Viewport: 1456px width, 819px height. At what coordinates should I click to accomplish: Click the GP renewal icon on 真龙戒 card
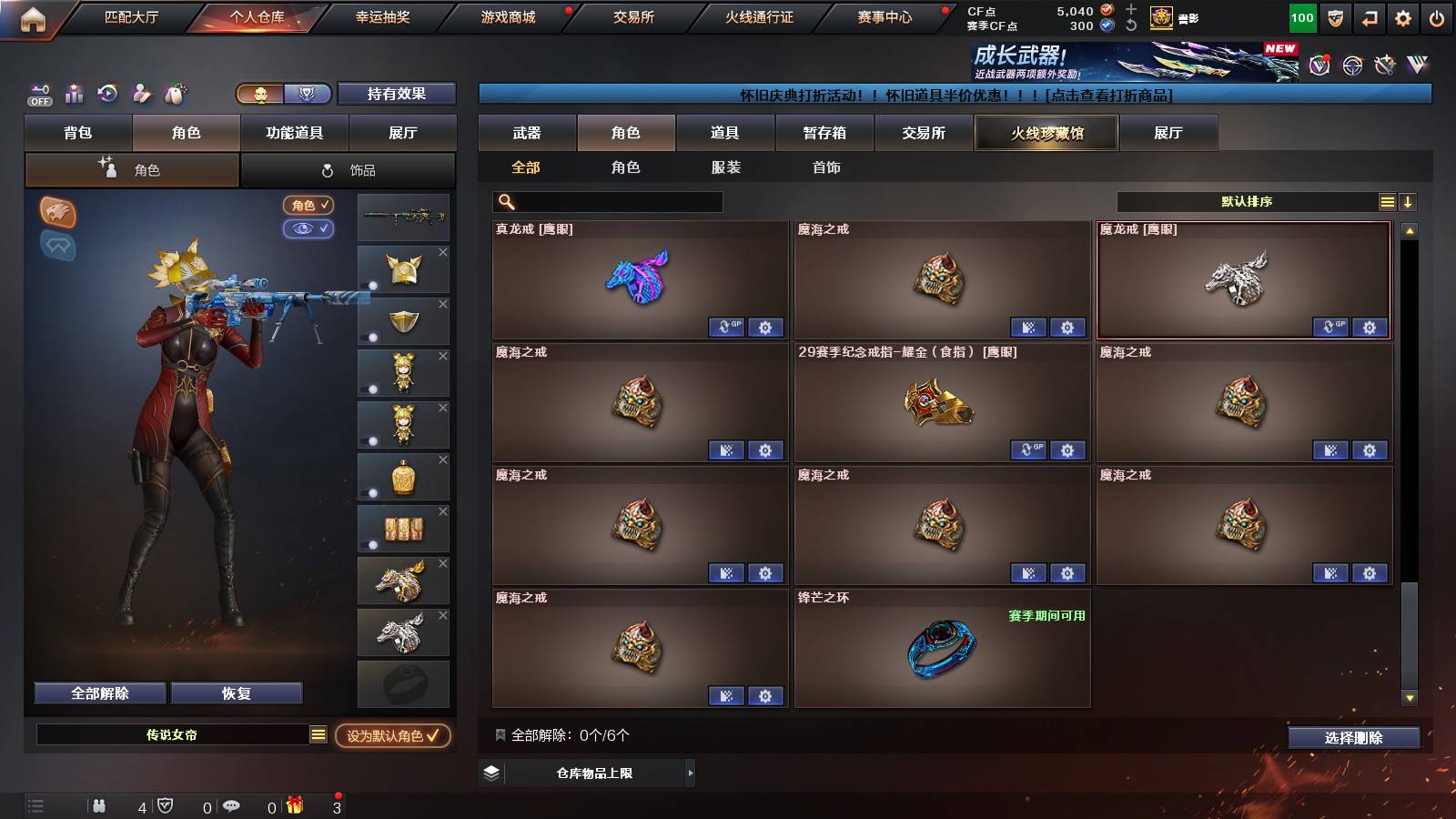click(728, 327)
